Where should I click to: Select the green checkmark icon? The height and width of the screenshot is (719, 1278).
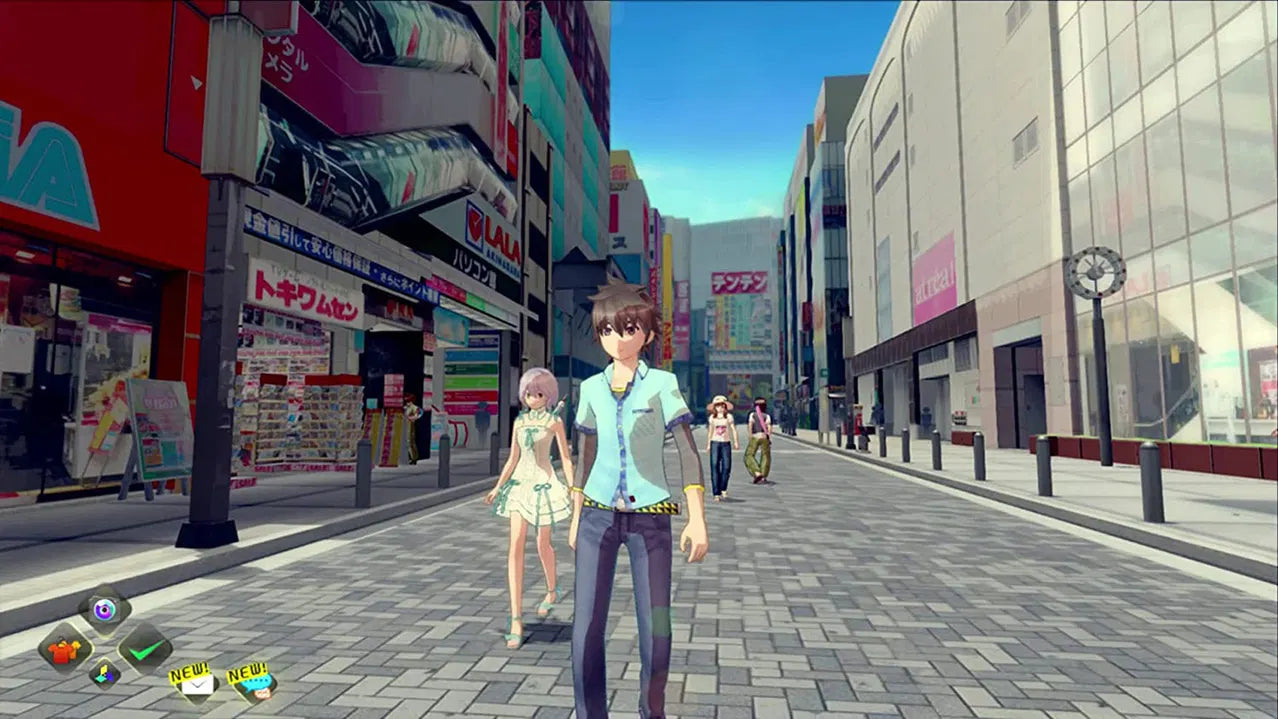[x=145, y=649]
